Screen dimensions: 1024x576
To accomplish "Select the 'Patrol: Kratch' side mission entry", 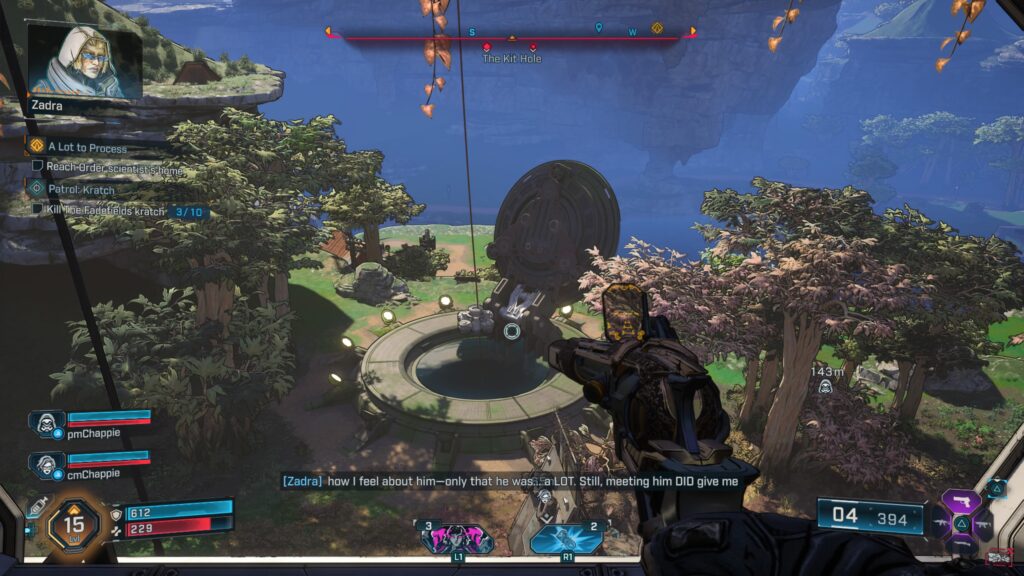I will pos(82,189).
